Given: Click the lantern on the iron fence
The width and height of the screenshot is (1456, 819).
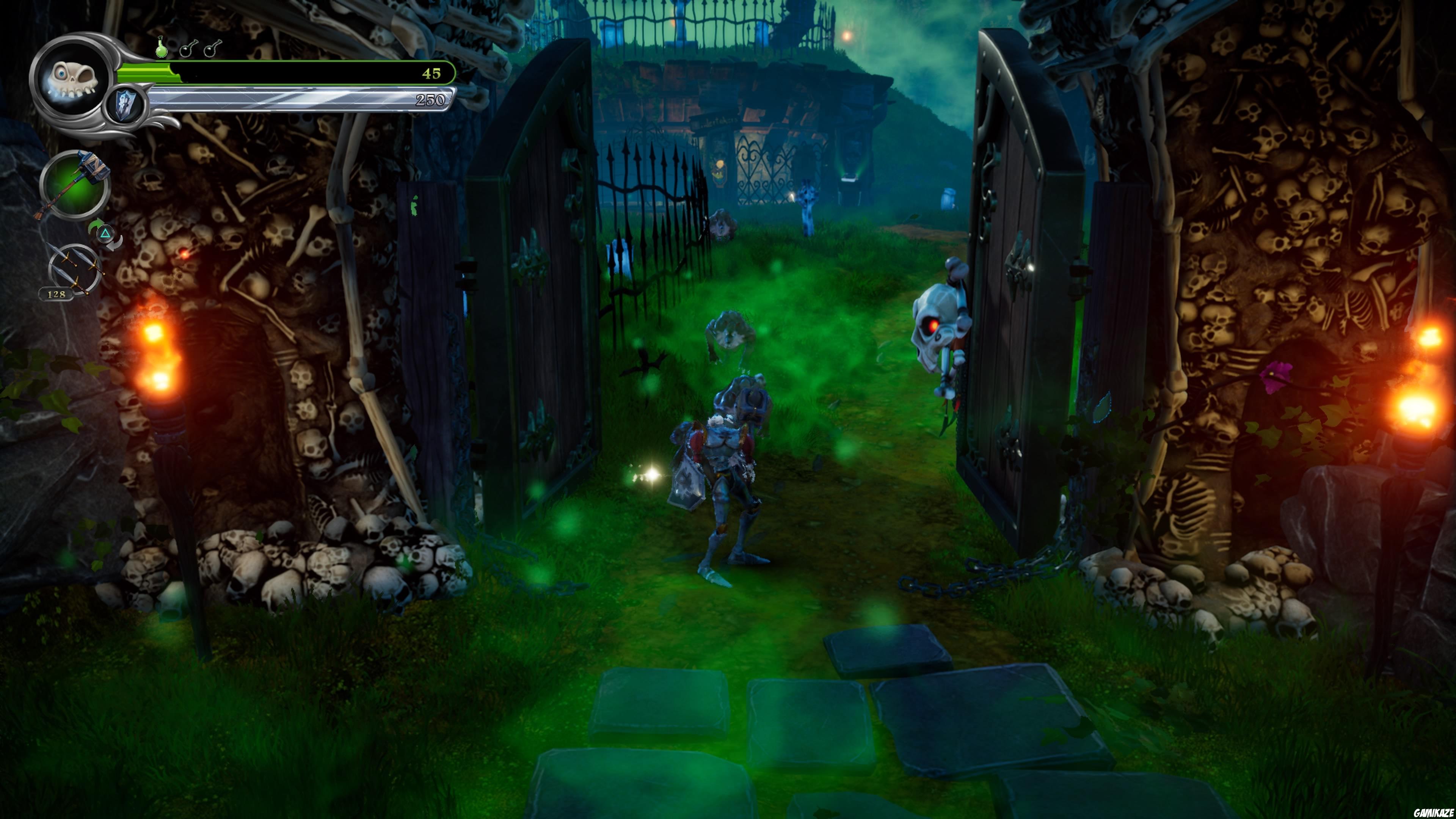Looking at the screenshot, I should point(720,168).
